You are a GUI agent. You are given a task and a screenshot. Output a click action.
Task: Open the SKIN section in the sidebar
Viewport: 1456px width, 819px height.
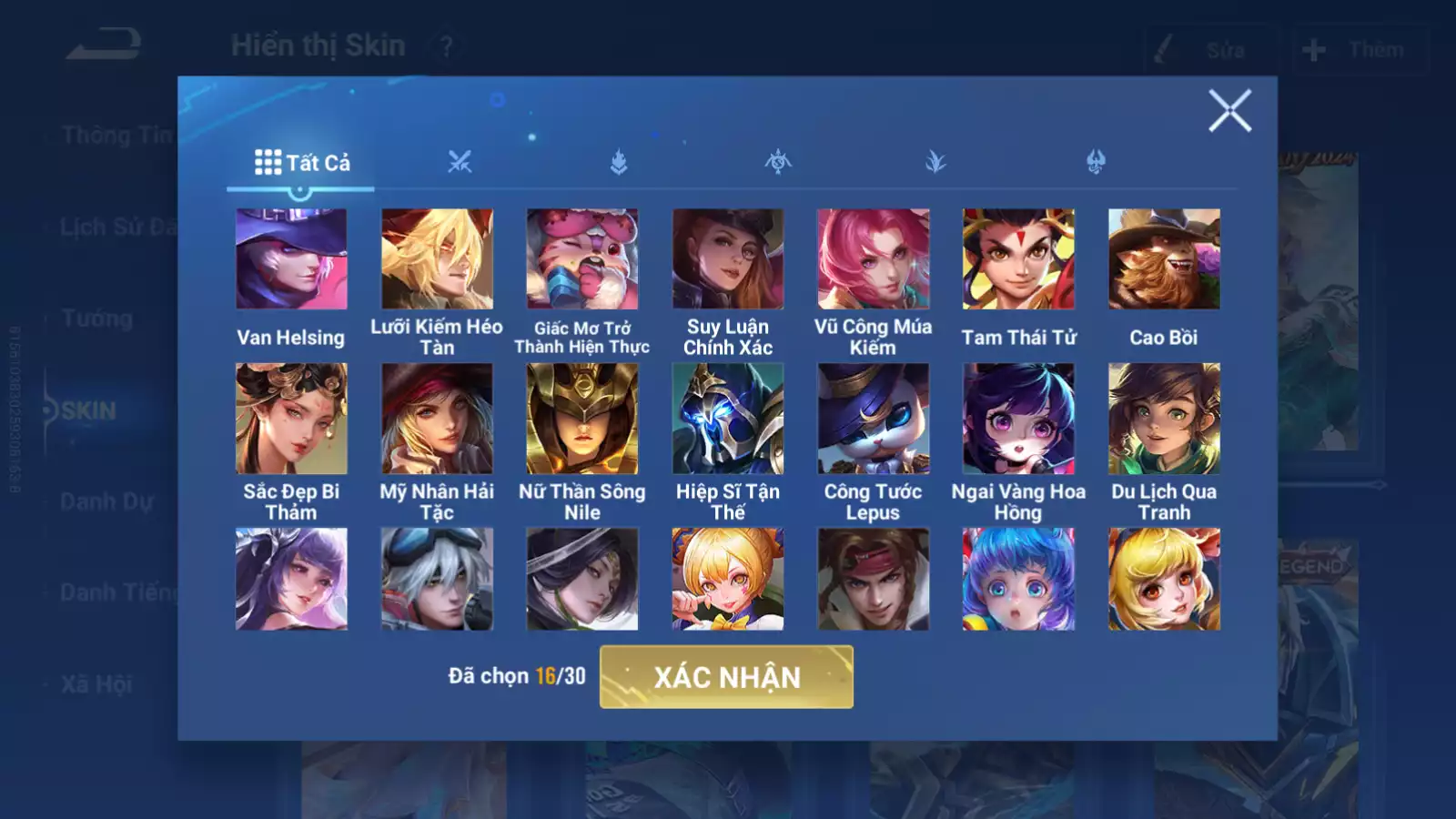point(89,411)
